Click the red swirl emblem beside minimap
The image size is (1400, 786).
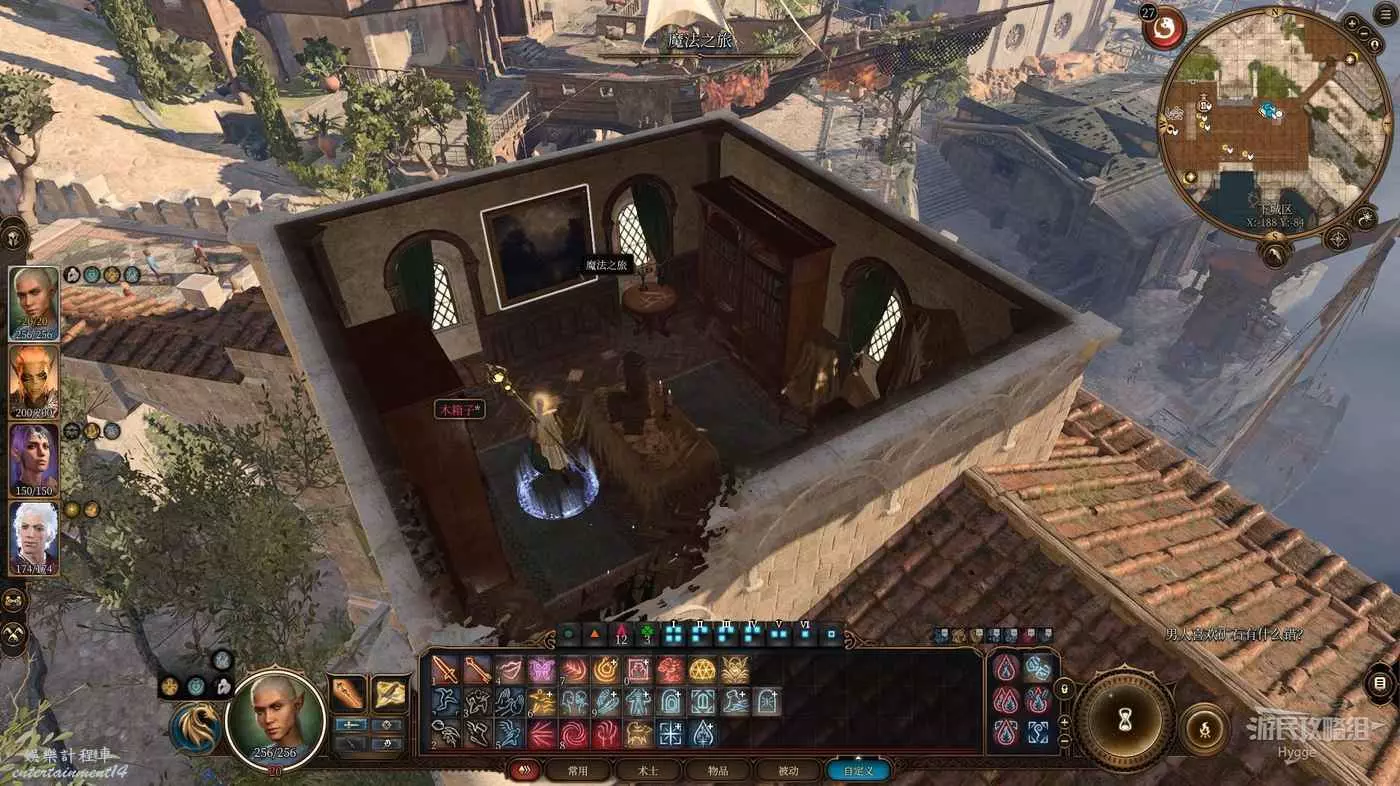click(1165, 29)
